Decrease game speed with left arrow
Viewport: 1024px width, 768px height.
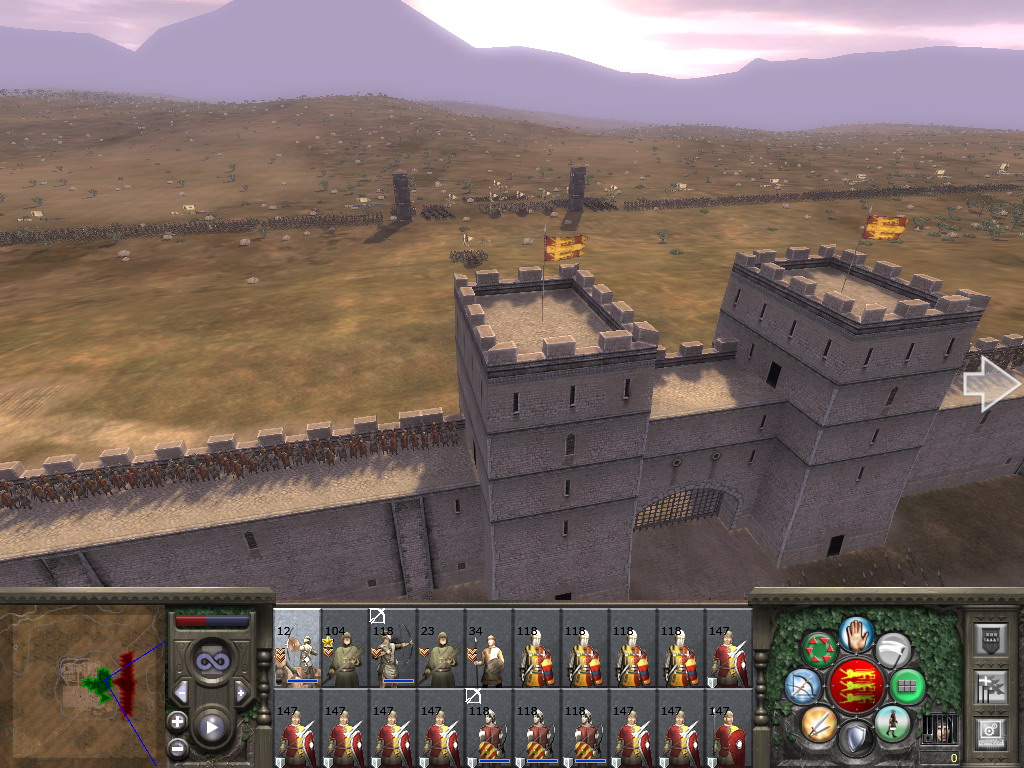[181, 692]
